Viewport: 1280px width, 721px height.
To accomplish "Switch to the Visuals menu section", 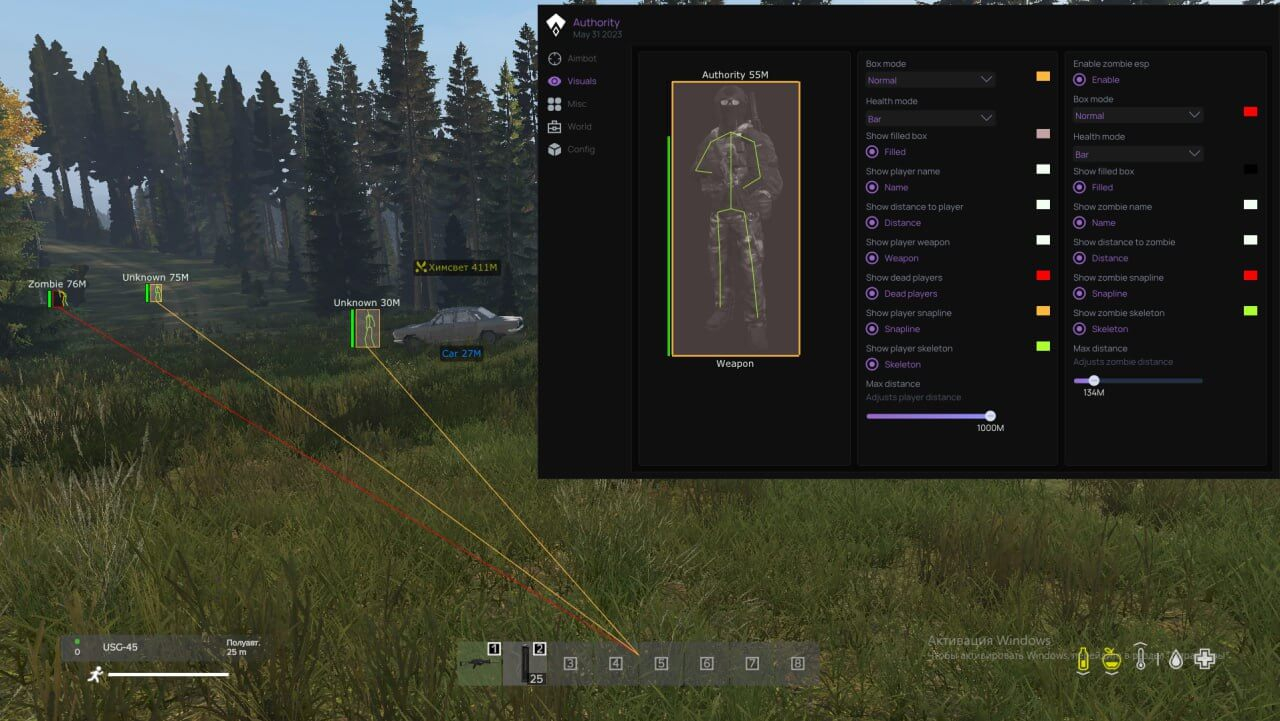I will [x=580, y=81].
